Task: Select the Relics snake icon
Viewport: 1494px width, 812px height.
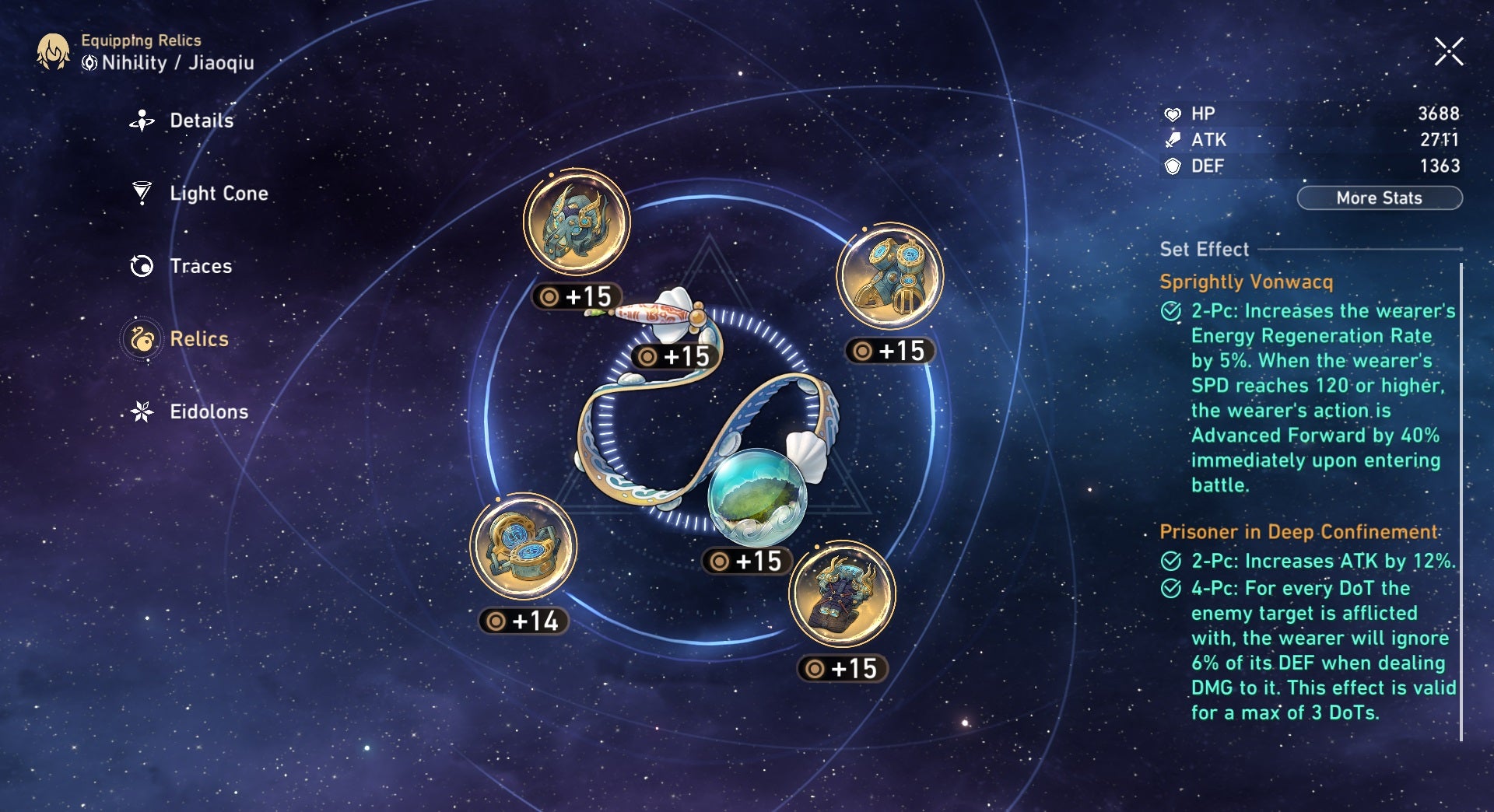Action: [x=140, y=339]
